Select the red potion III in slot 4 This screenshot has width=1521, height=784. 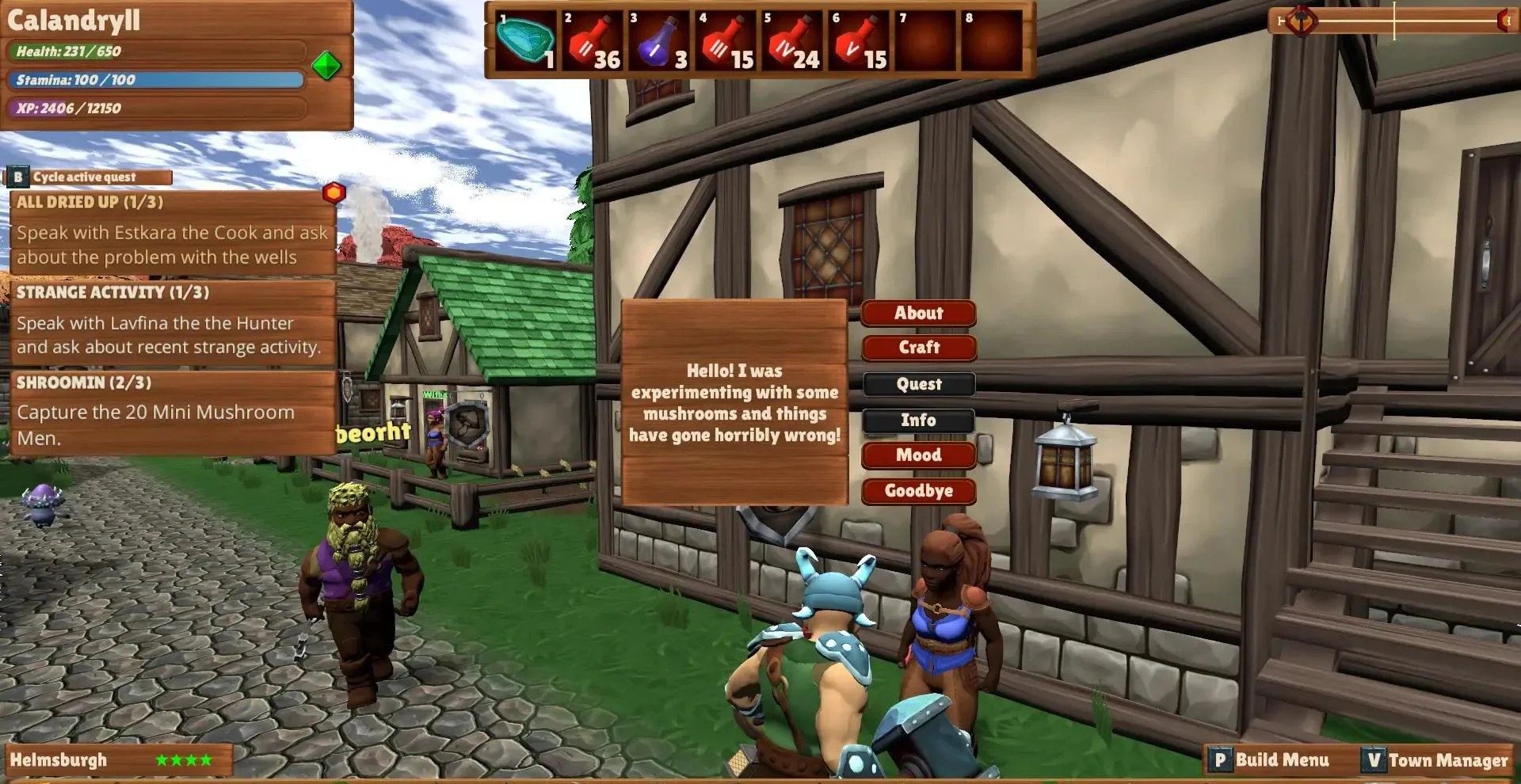click(x=726, y=41)
